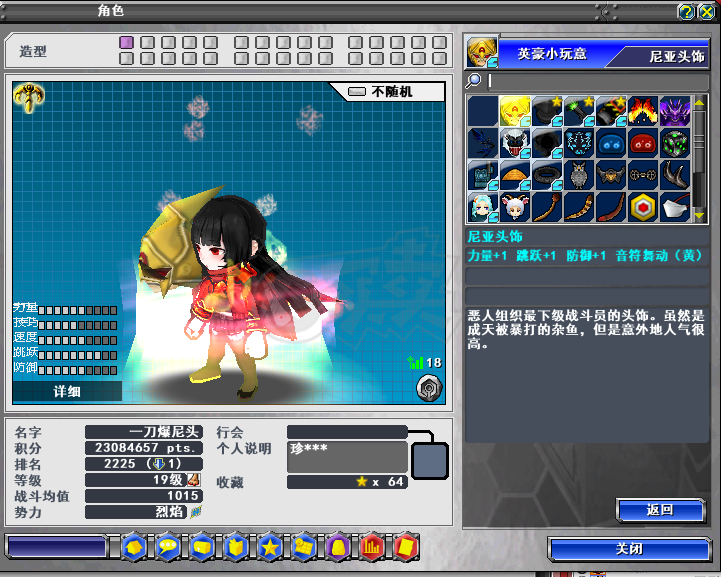Open the 详细 stats details
The image size is (721, 577).
point(66,391)
